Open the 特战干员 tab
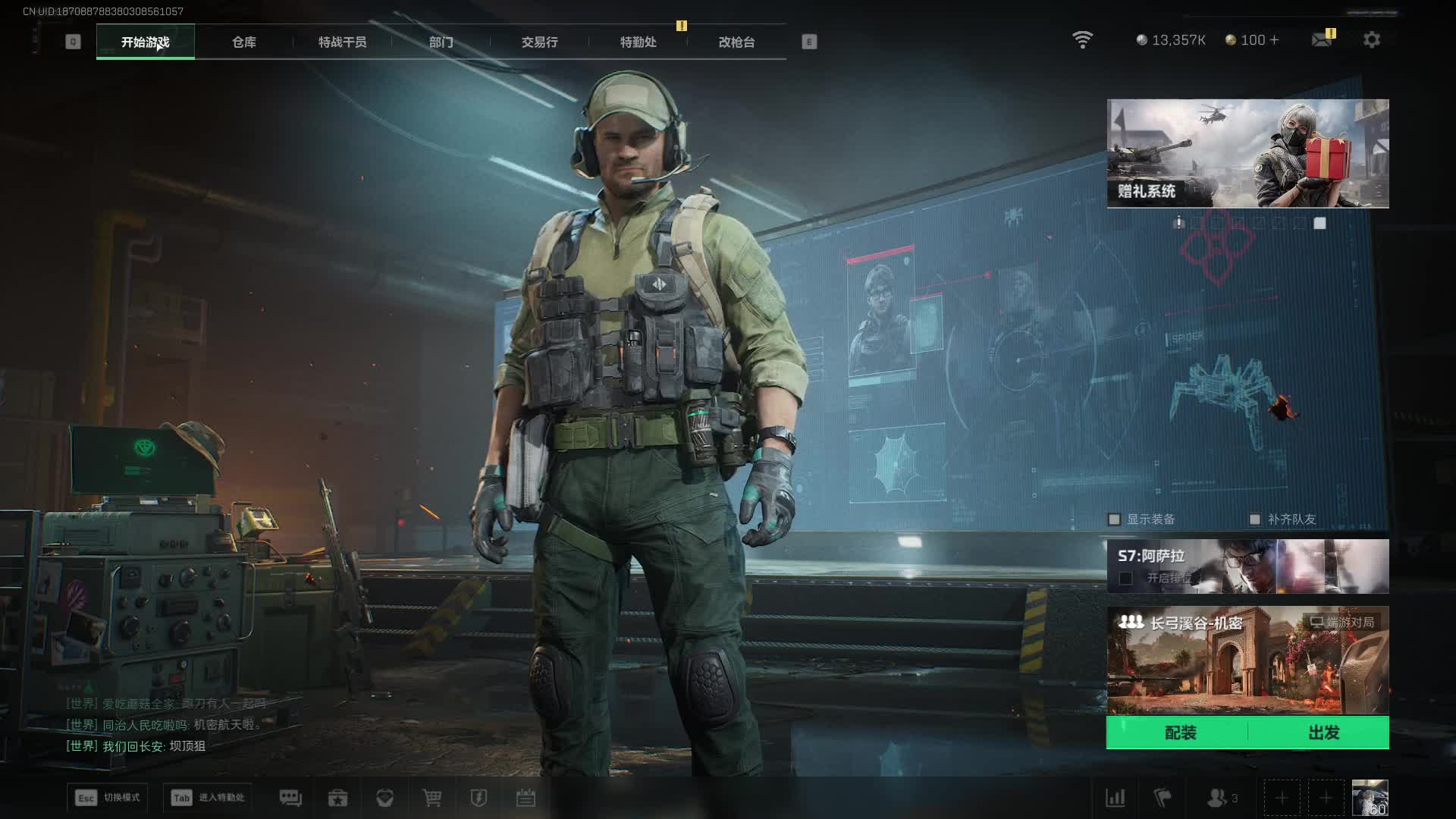Viewport: 1456px width, 819px height. coord(342,42)
